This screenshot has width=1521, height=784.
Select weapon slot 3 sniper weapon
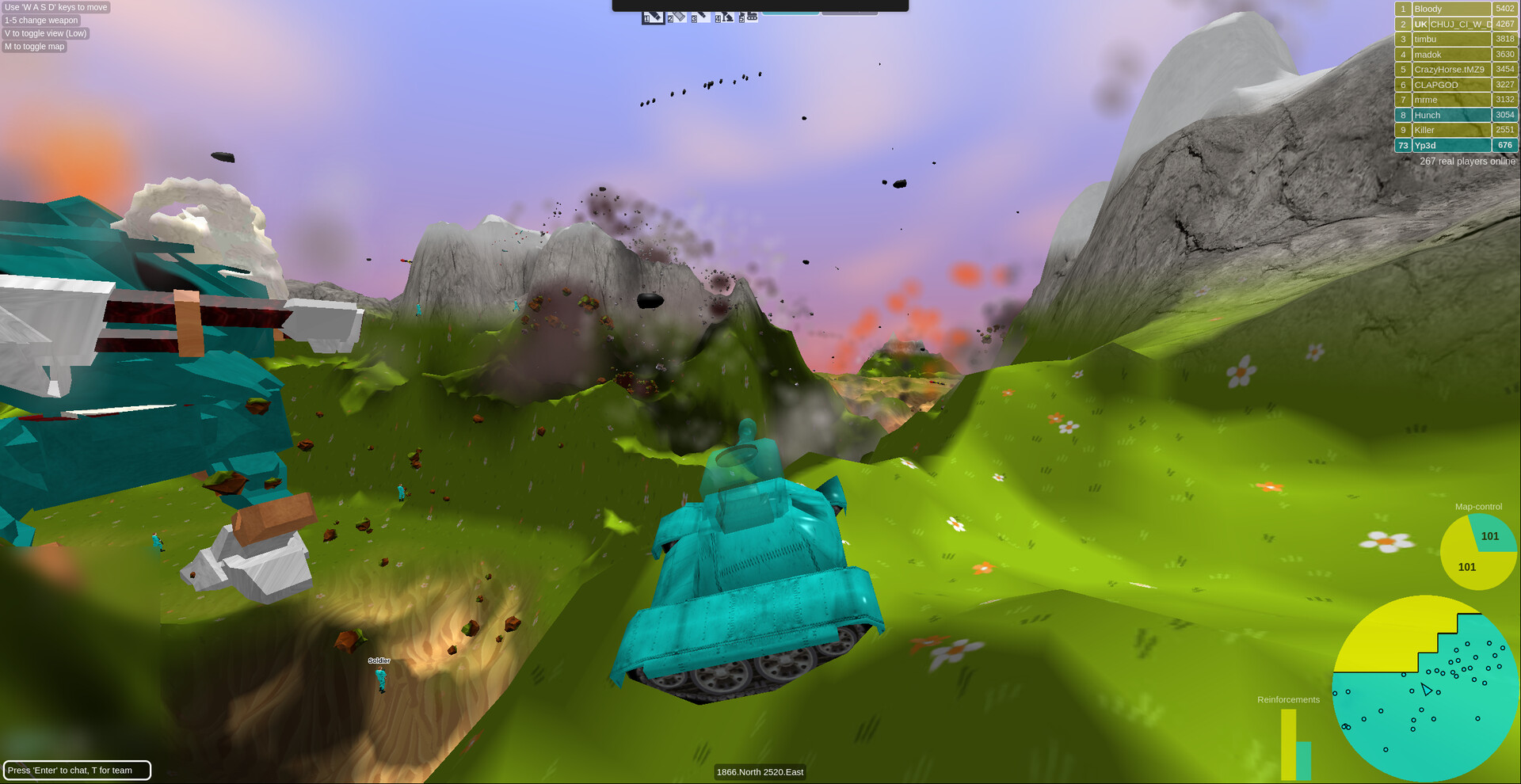pos(702,17)
